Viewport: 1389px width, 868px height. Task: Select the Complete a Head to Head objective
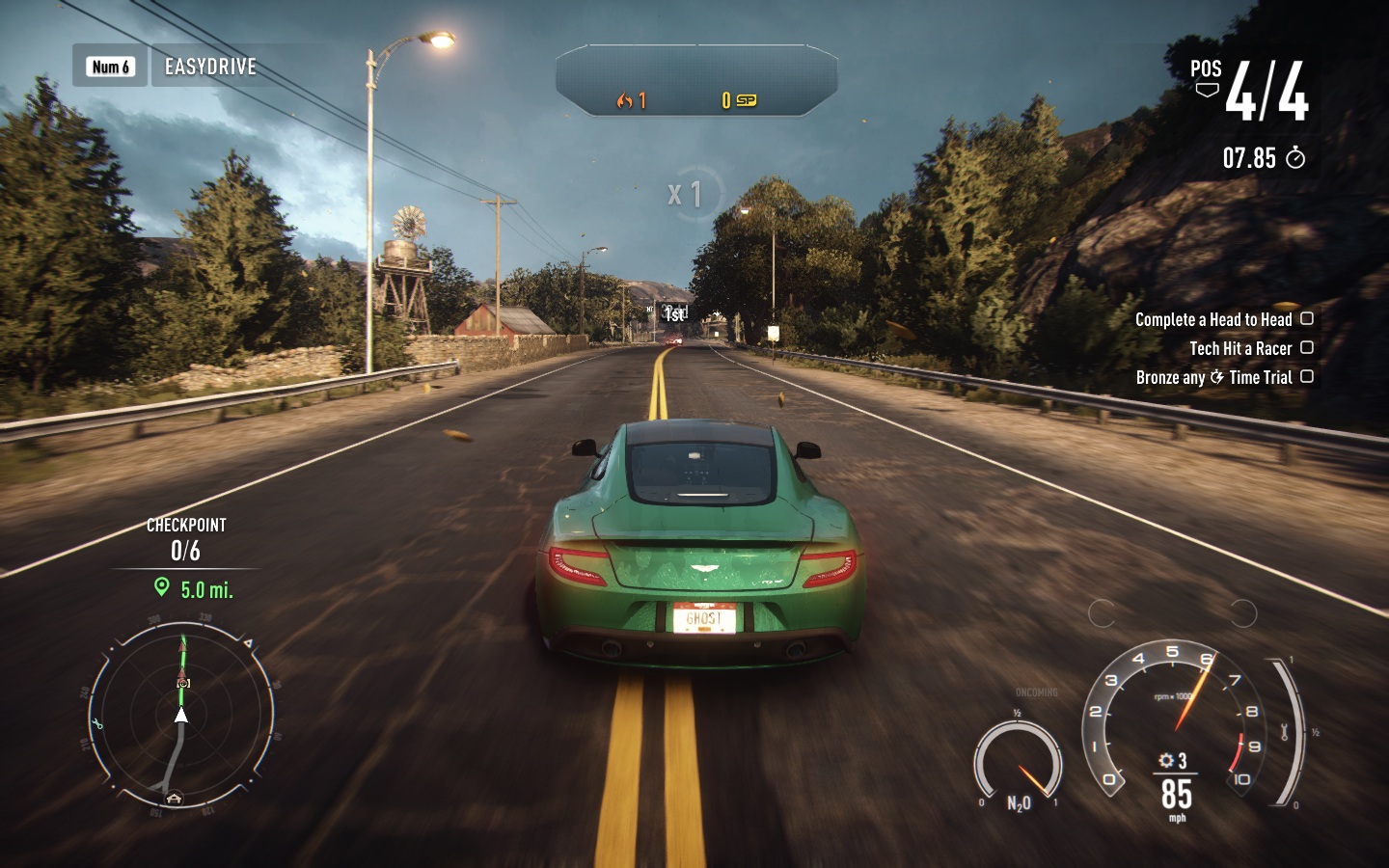tap(1212, 319)
